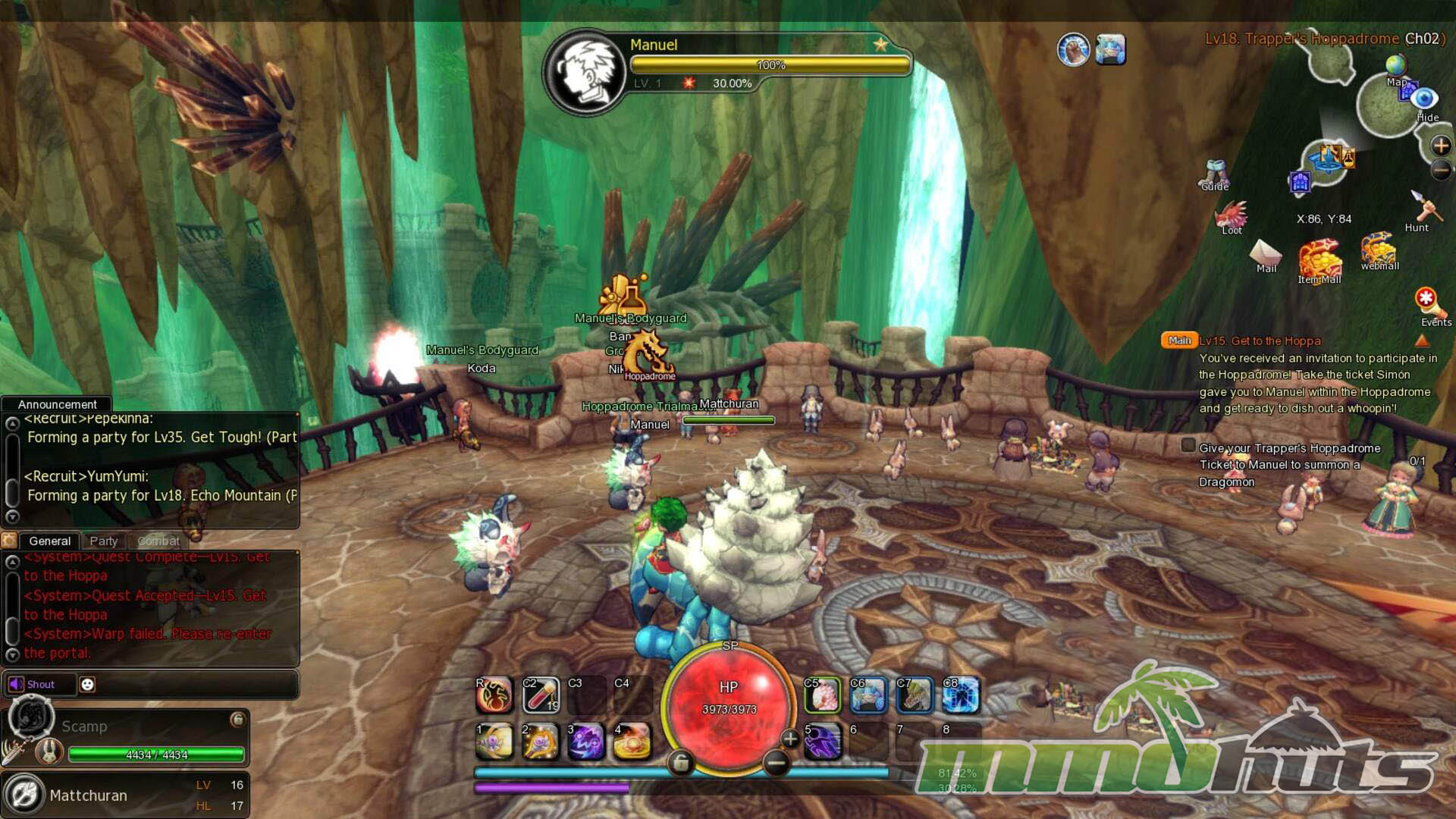Select Manuel's target portrait
Screen dimensions: 1456x819
pyautogui.click(x=584, y=72)
